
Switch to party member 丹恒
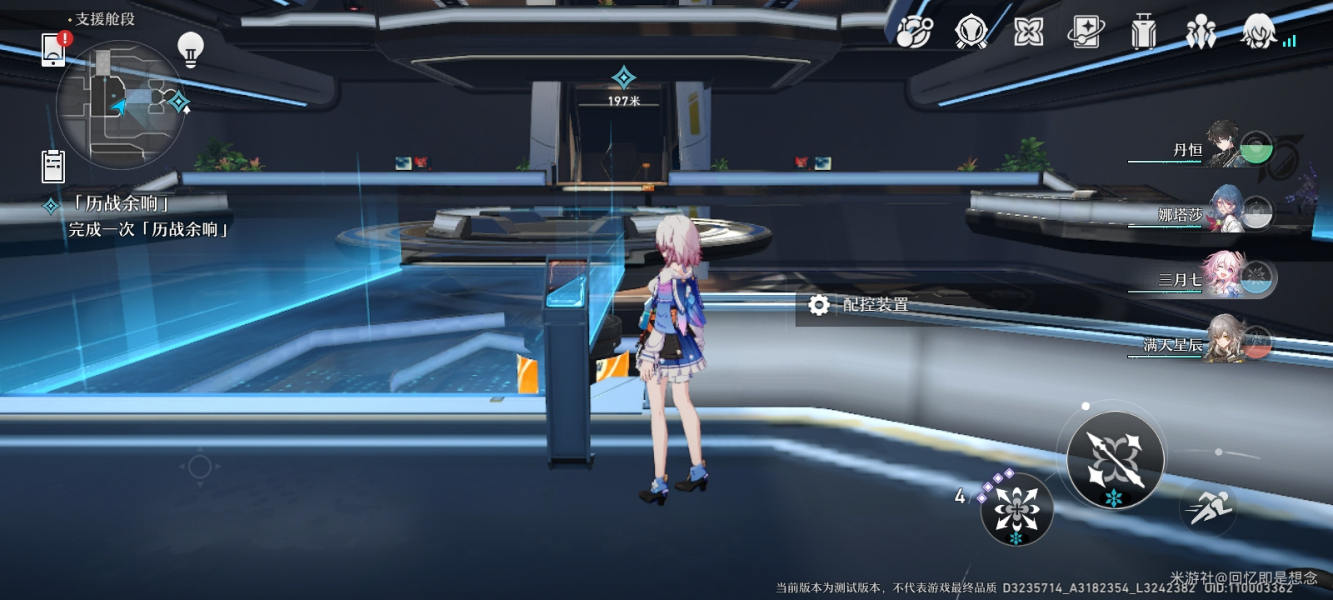pyautogui.click(x=1210, y=149)
